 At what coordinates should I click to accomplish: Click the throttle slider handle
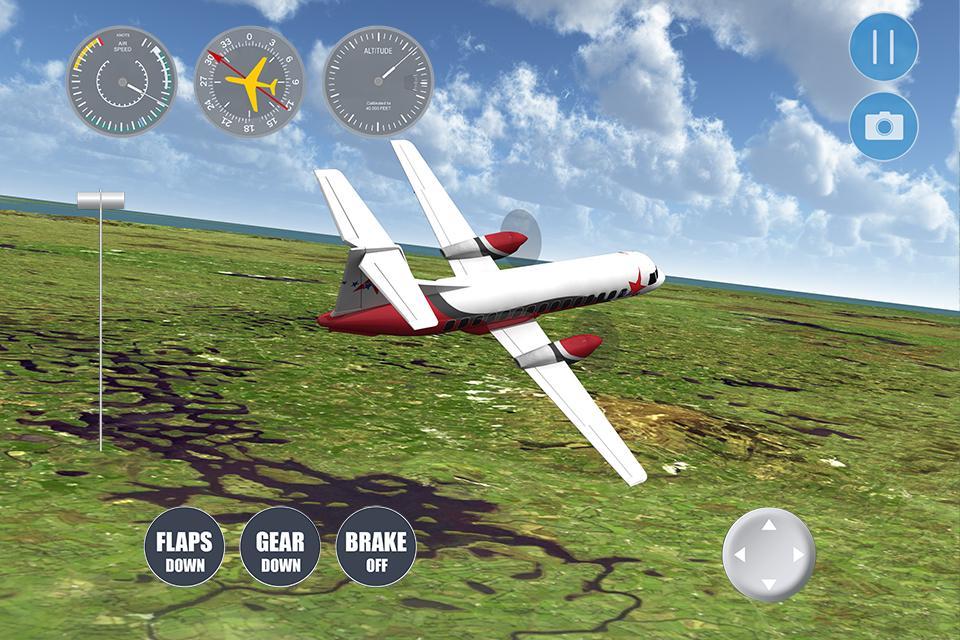tap(101, 200)
